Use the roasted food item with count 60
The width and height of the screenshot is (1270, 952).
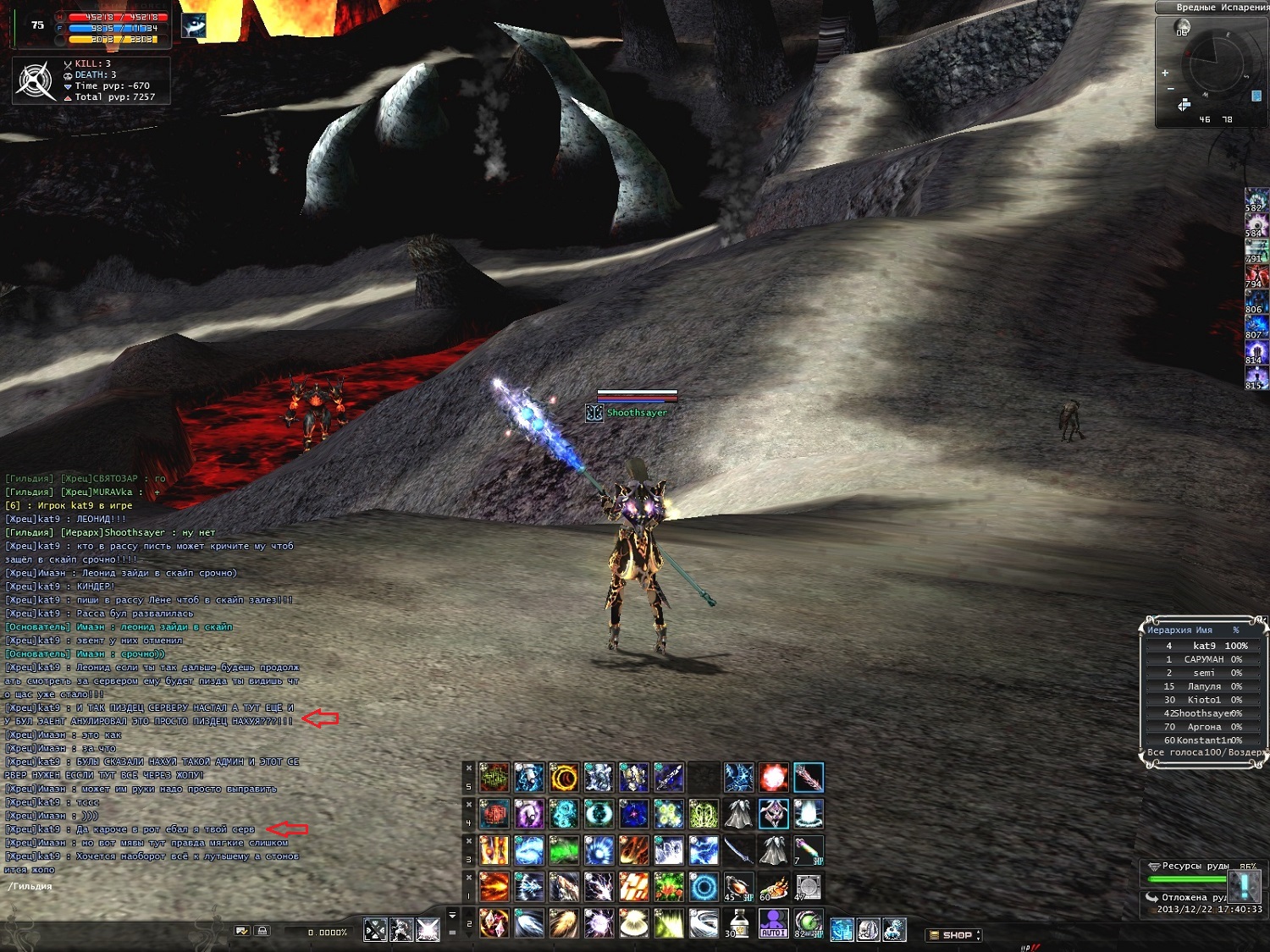coord(773,887)
